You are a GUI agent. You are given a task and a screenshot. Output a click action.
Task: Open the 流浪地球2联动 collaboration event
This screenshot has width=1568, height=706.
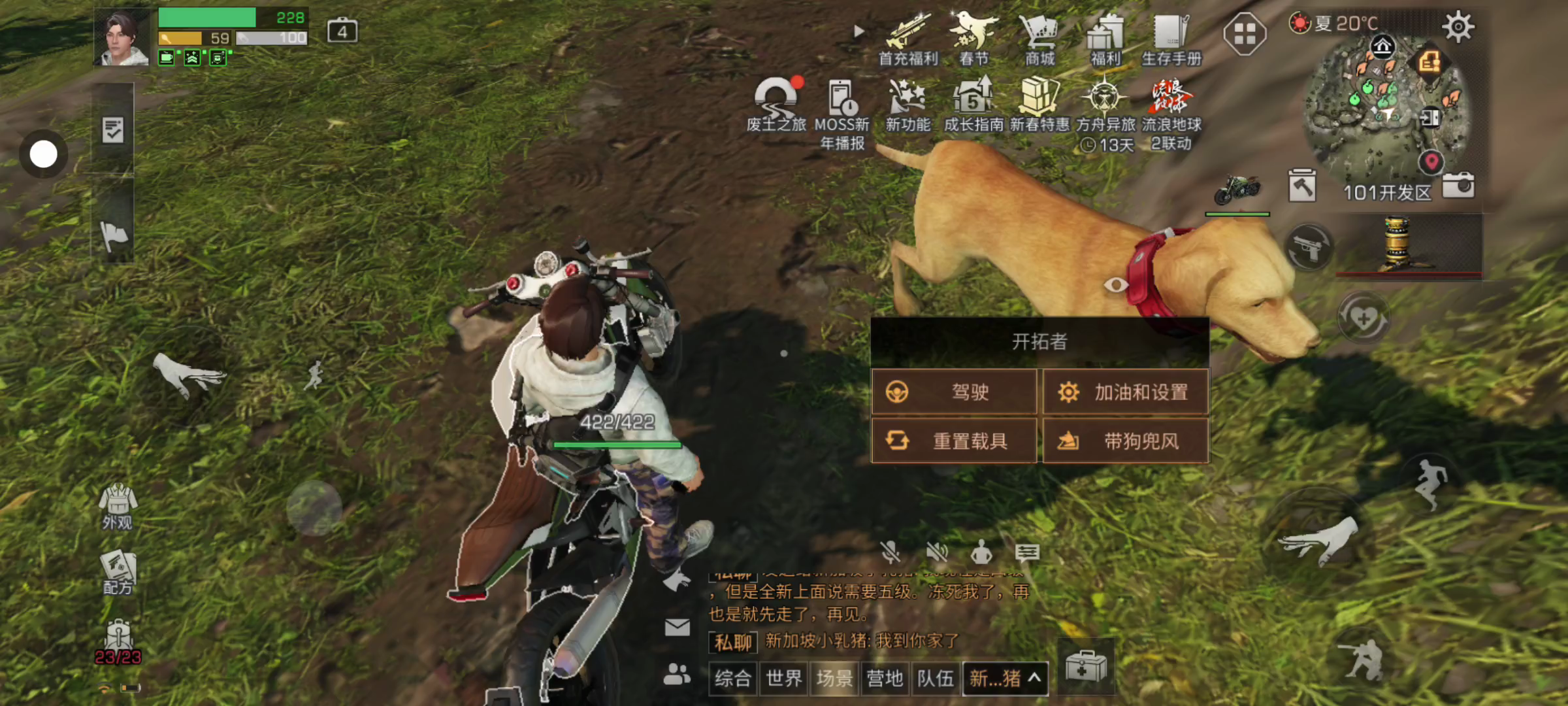pyautogui.click(x=1171, y=111)
